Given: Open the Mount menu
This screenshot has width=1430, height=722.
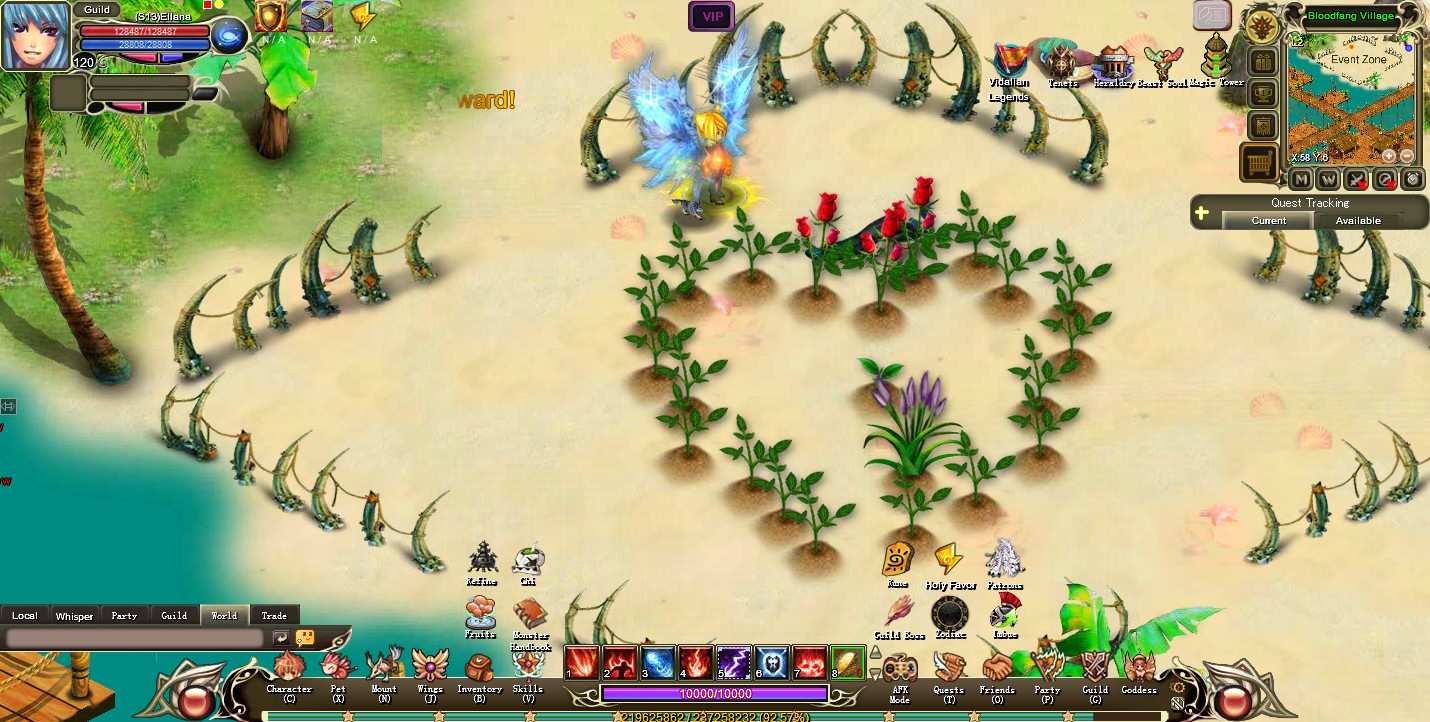Looking at the screenshot, I should click(x=383, y=669).
